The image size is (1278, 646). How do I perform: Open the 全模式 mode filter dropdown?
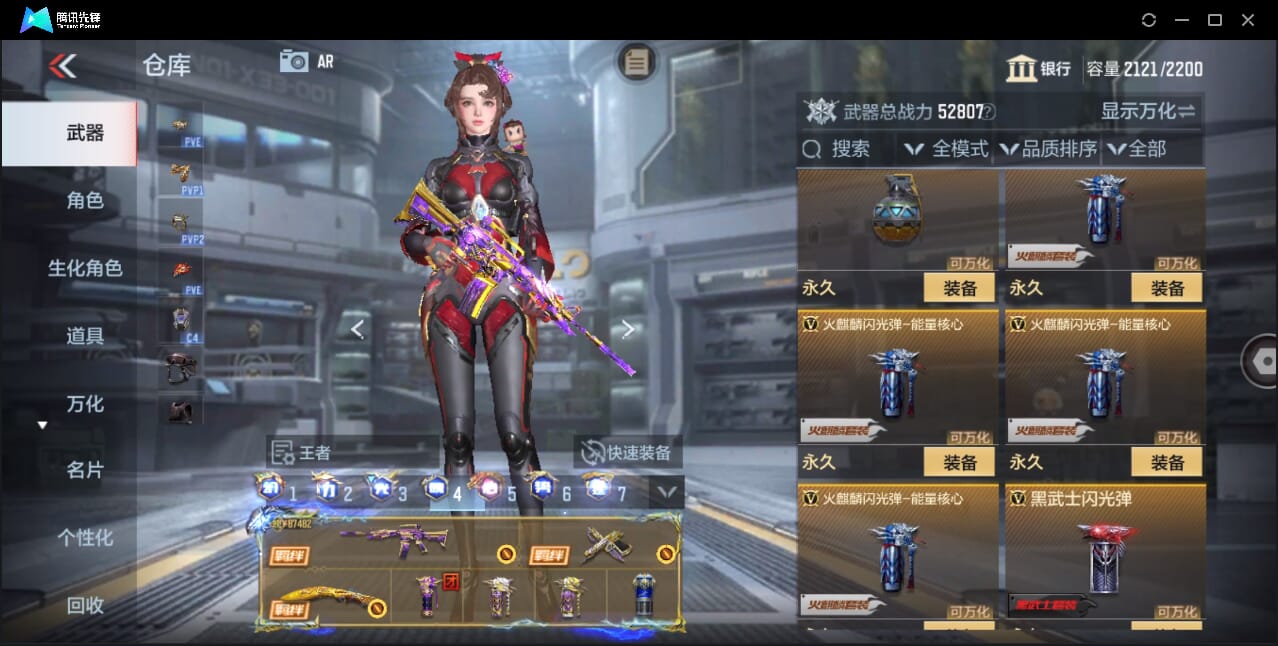point(947,149)
